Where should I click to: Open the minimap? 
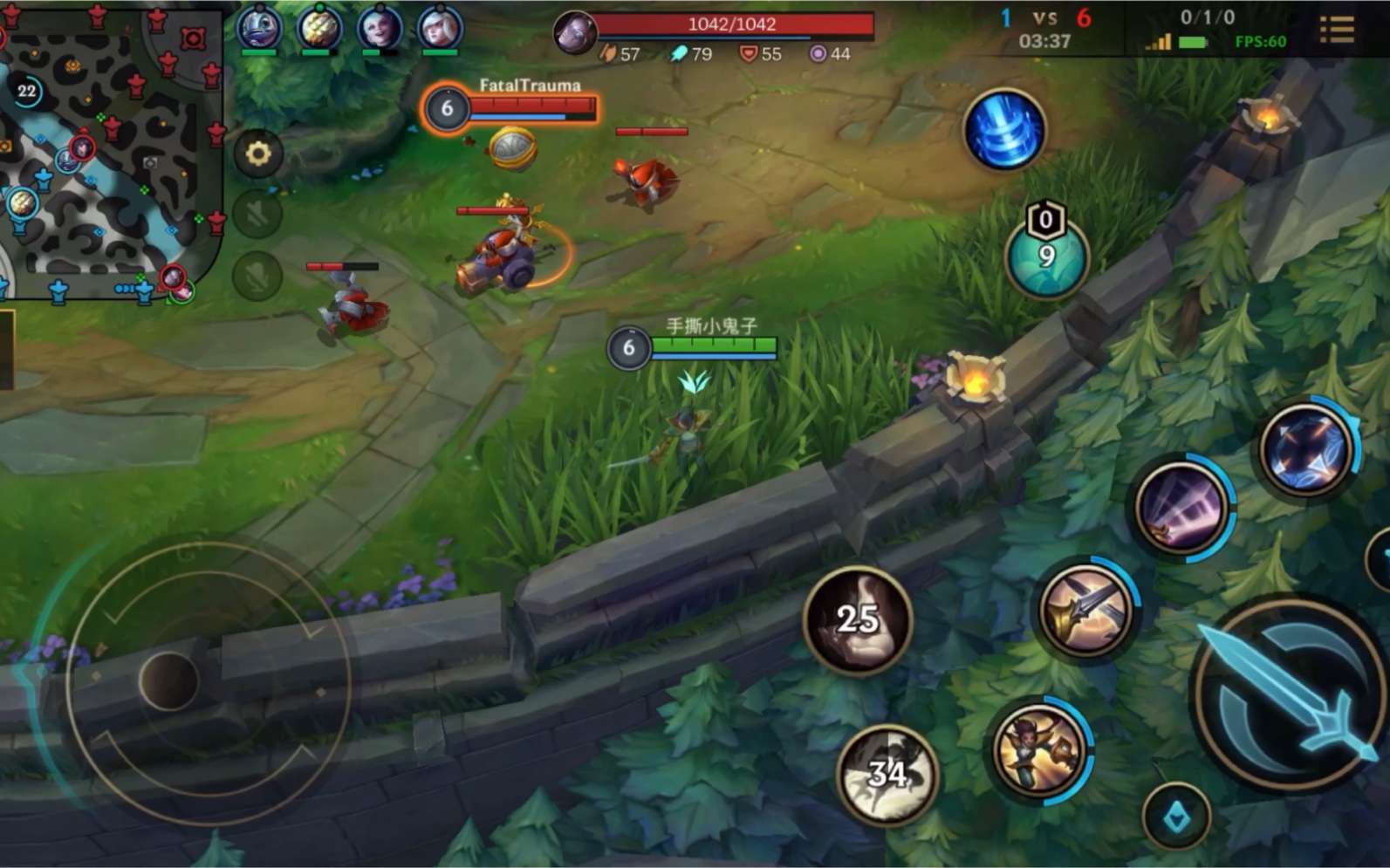pos(109,153)
